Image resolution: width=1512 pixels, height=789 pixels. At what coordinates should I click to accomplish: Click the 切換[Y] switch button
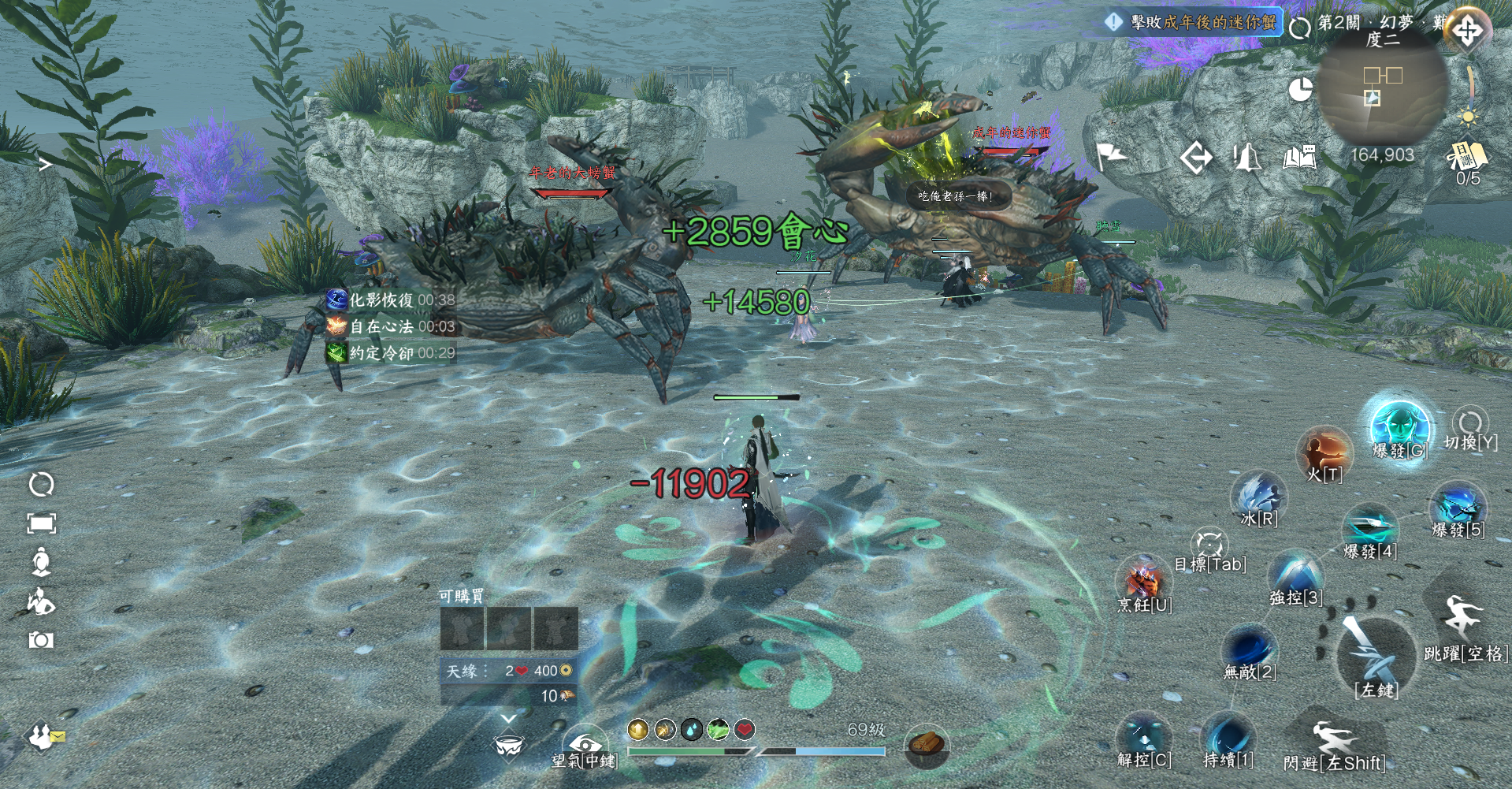click(1470, 424)
